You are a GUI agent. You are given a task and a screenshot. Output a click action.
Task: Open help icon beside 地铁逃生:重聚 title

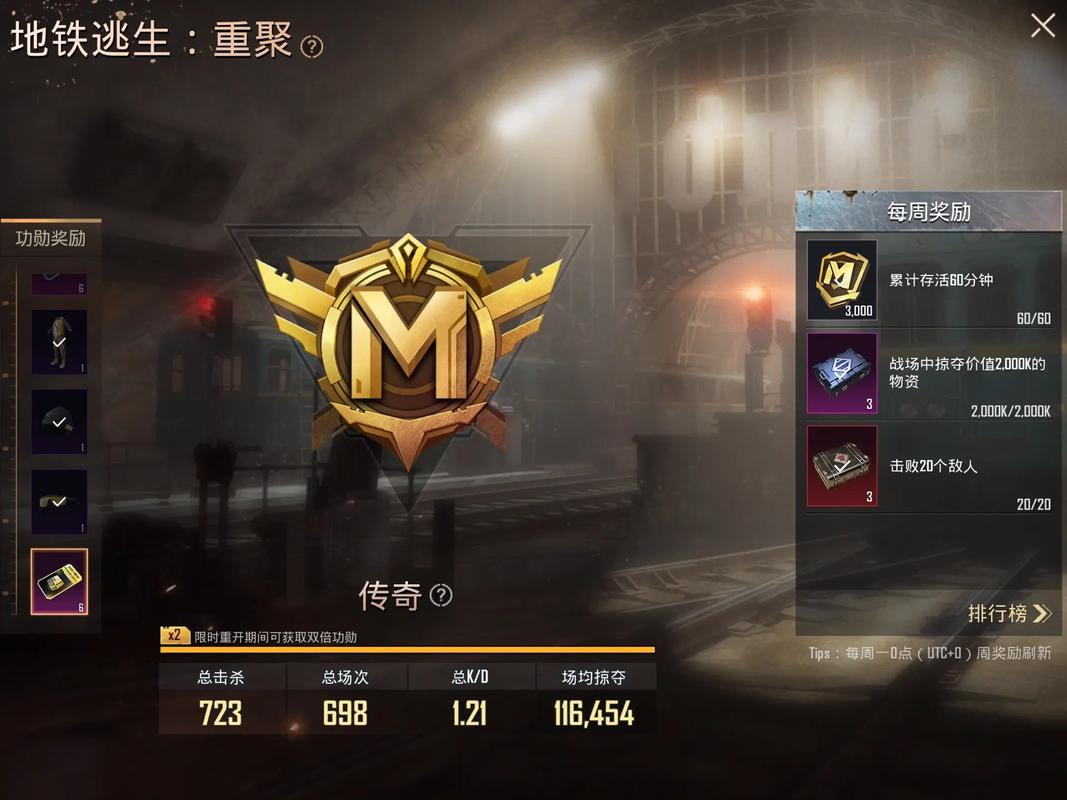312,47
